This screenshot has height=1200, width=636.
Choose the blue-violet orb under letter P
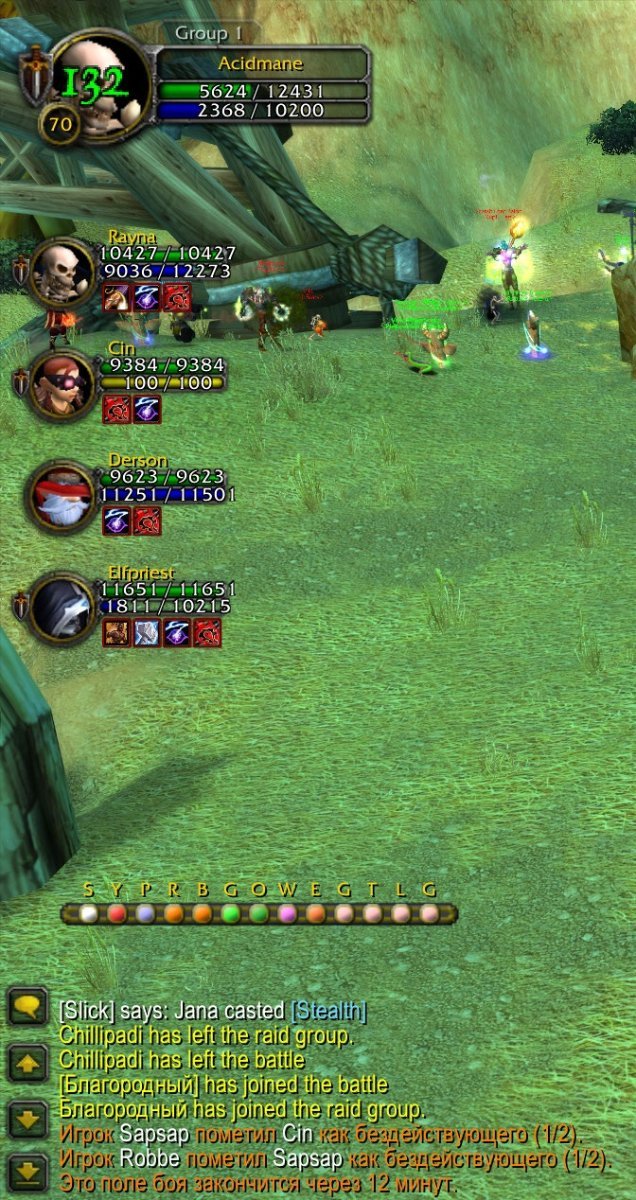146,913
